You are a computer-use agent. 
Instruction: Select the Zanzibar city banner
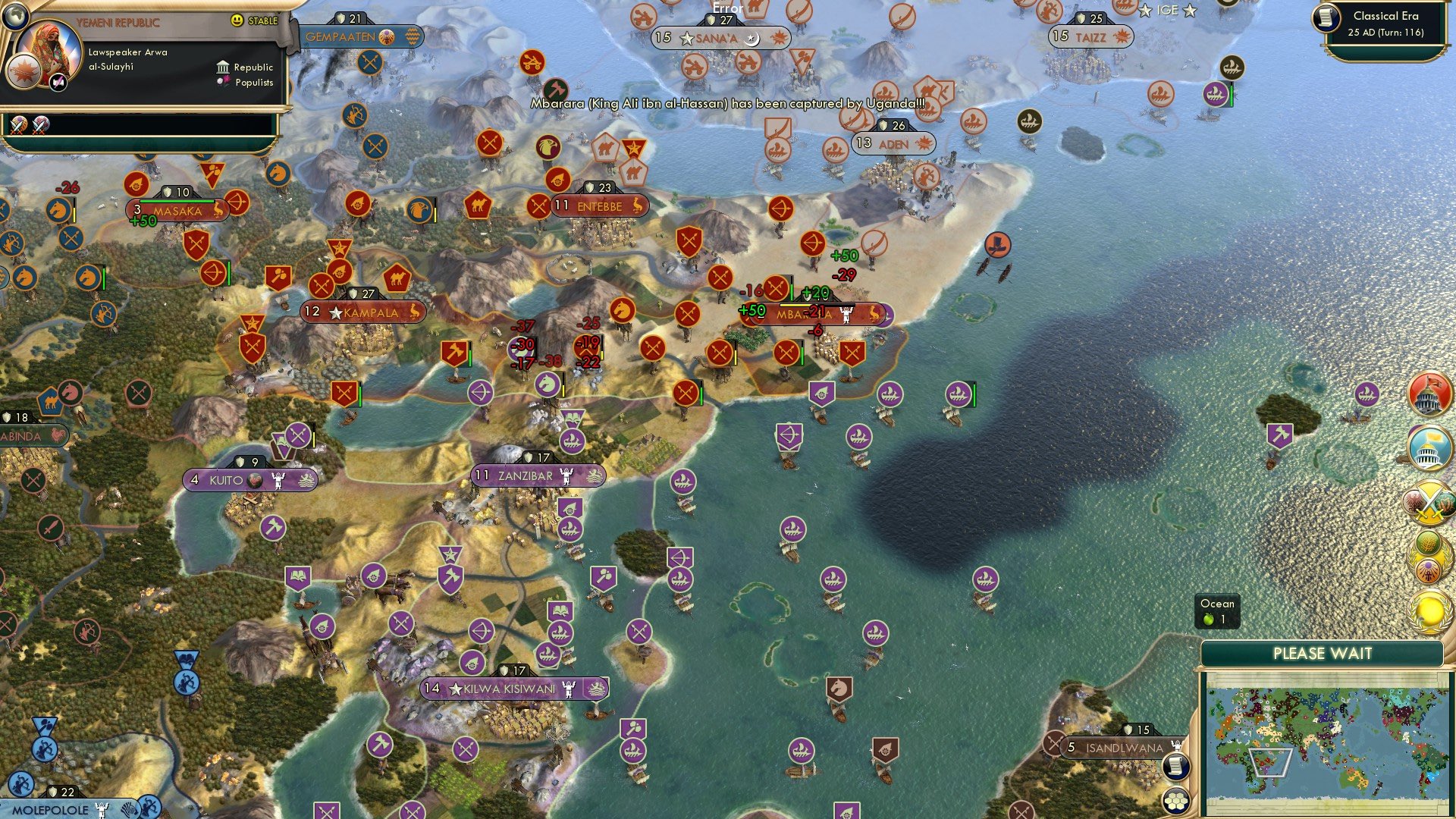click(x=535, y=475)
